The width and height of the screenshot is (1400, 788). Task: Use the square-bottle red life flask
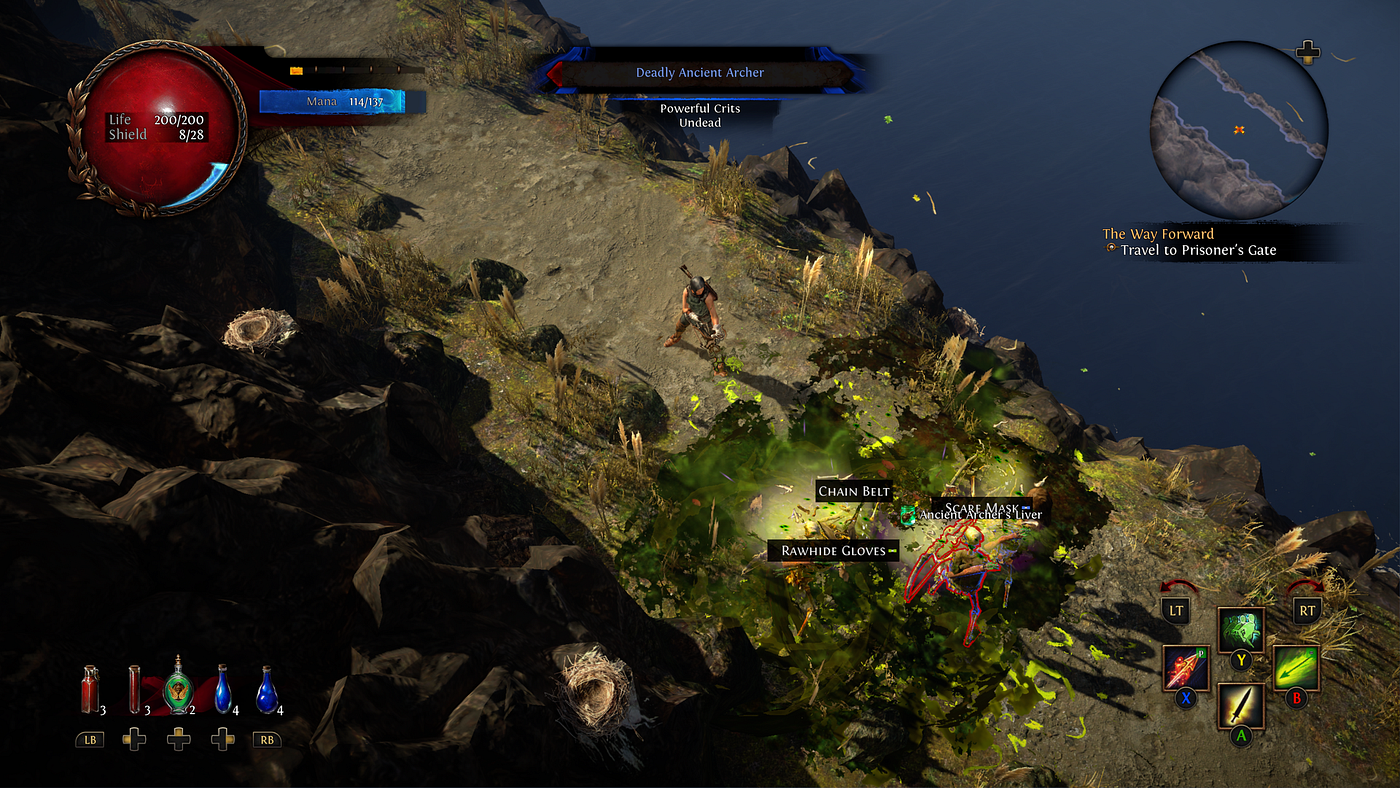[91, 690]
